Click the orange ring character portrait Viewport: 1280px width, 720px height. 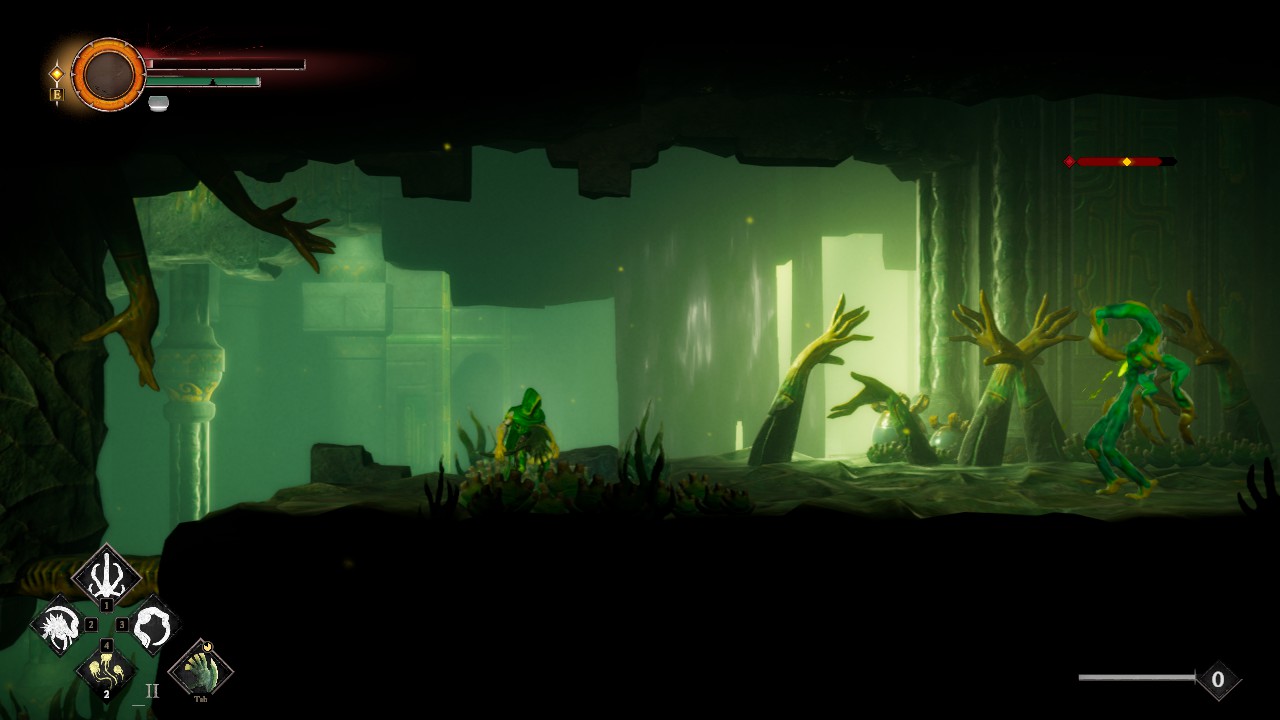(x=108, y=74)
